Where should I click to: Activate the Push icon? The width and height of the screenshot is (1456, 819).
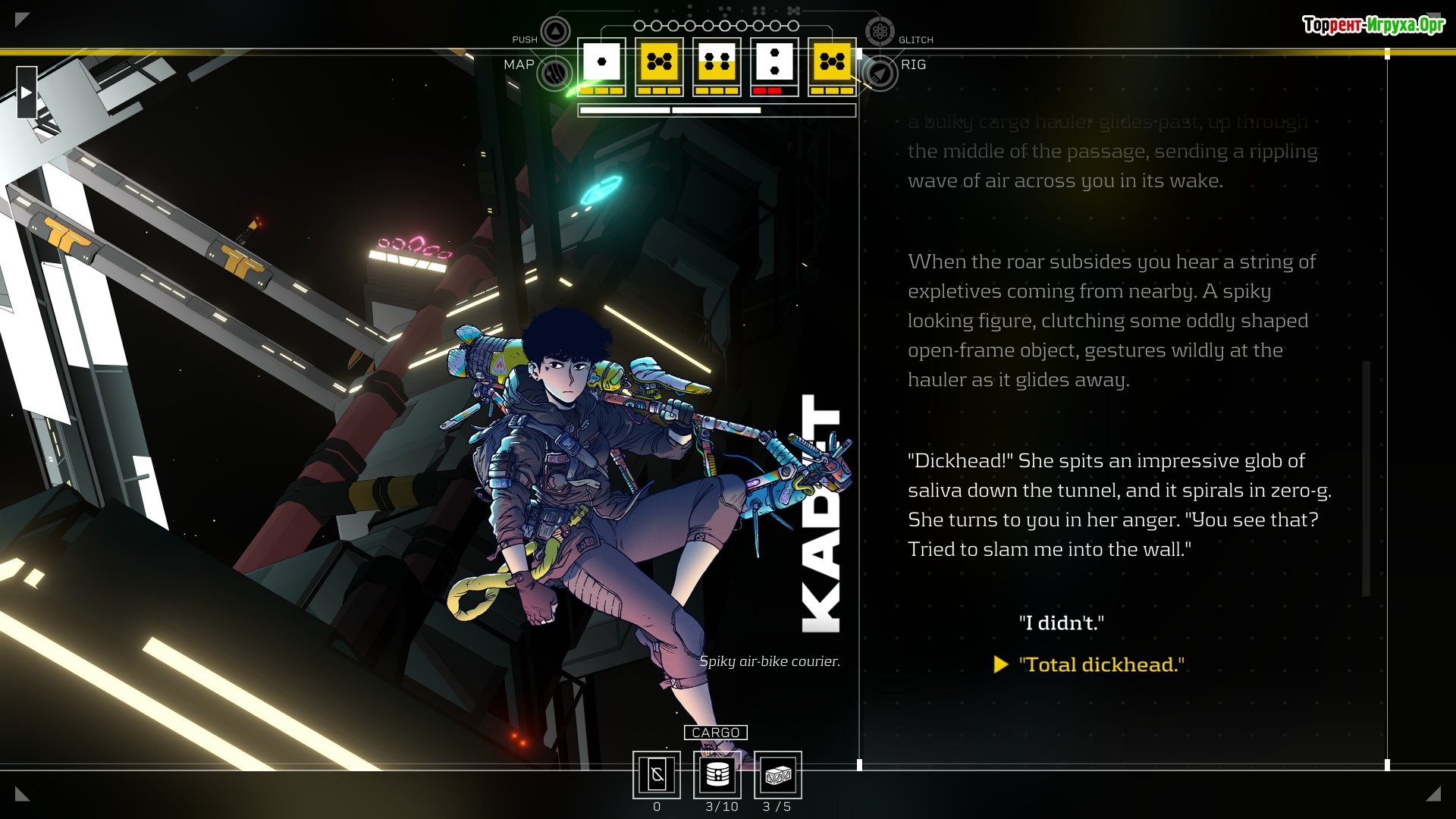point(555,32)
